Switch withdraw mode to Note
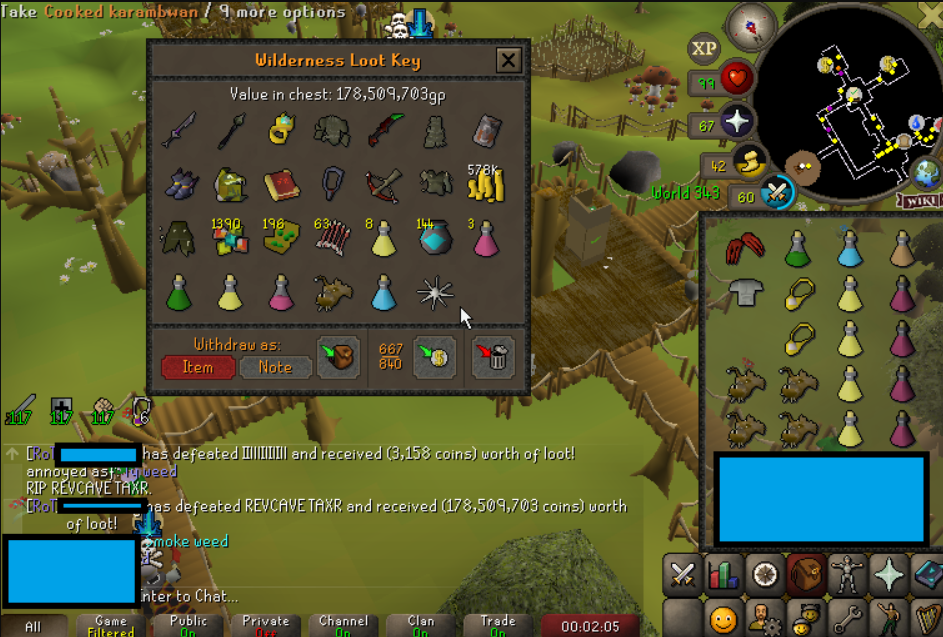Image resolution: width=943 pixels, height=637 pixels. point(275,367)
